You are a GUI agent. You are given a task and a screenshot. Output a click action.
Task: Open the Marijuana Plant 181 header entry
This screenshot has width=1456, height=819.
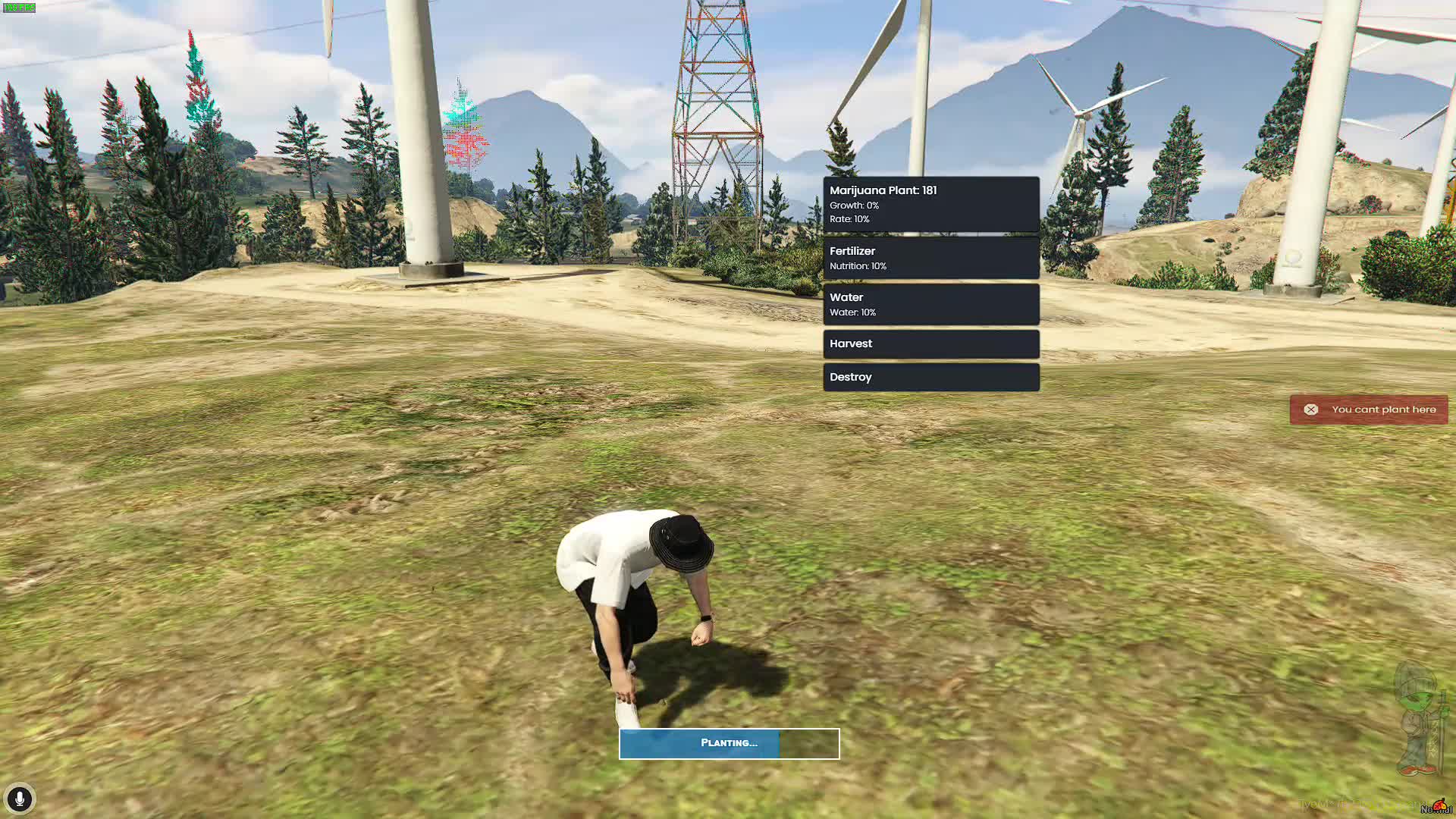pos(930,203)
